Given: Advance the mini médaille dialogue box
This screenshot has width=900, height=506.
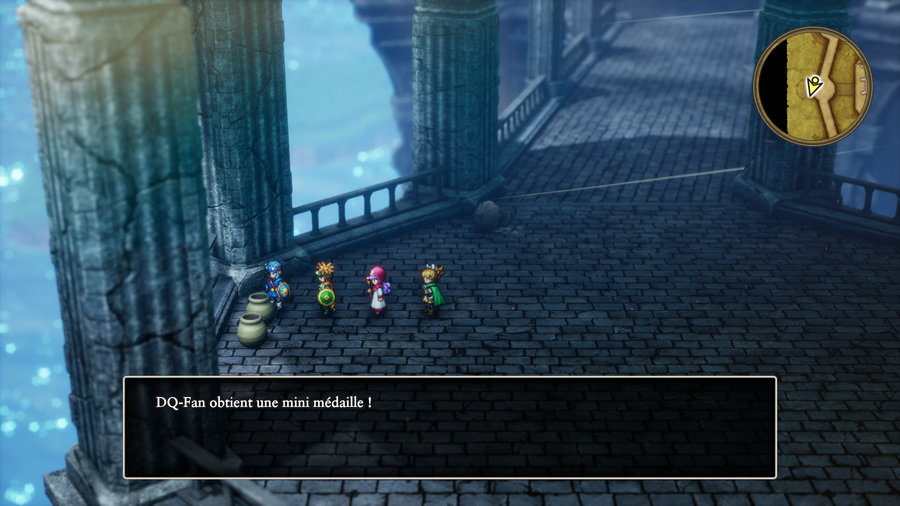Looking at the screenshot, I should pos(449,427).
